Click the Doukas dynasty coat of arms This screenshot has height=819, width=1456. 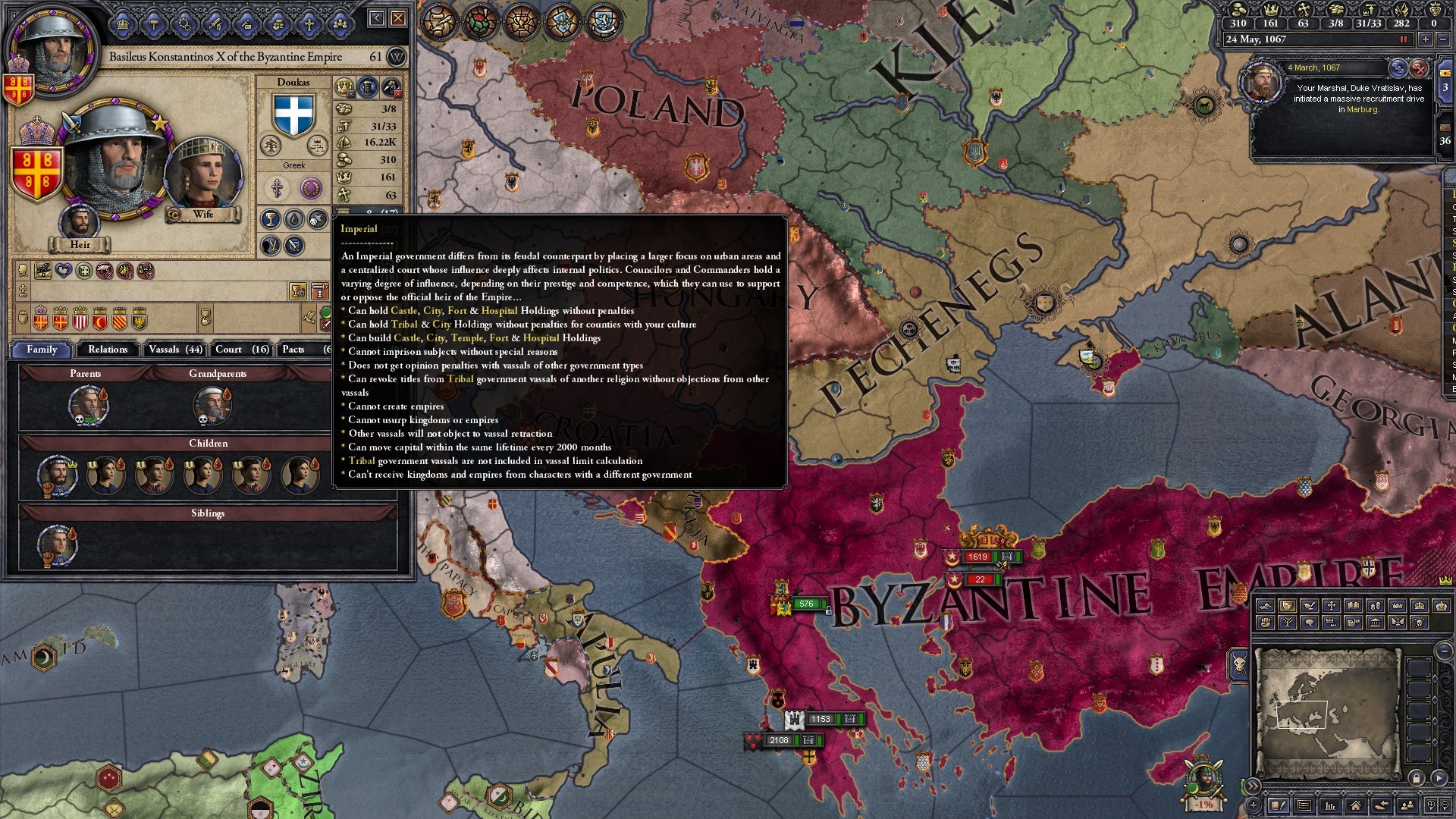pos(293,115)
